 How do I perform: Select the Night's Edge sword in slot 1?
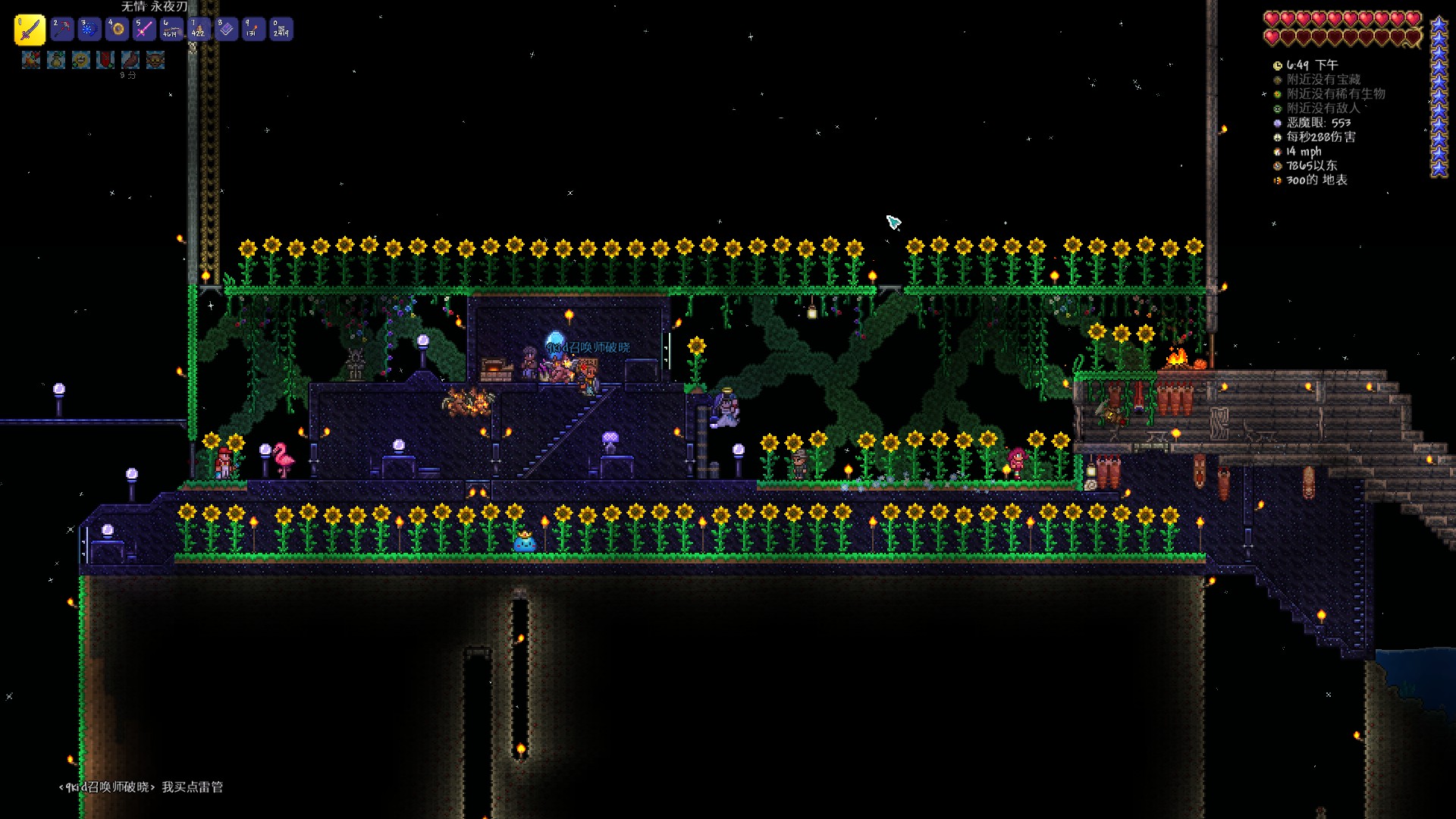pos(30,30)
